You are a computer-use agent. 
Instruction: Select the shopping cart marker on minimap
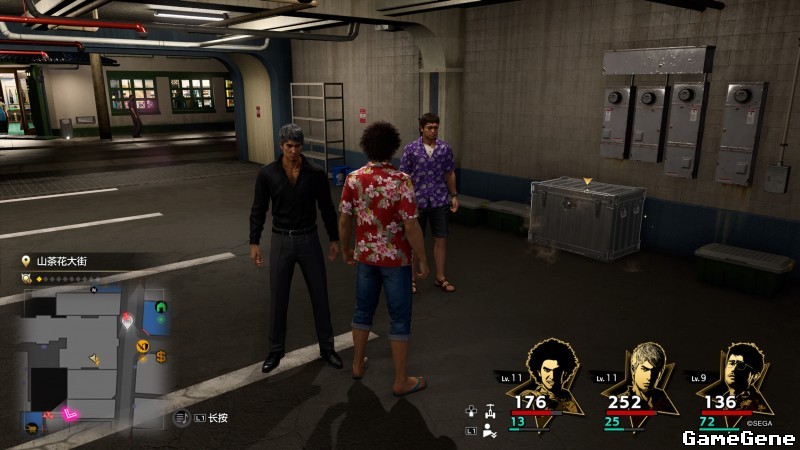[x=34, y=428]
